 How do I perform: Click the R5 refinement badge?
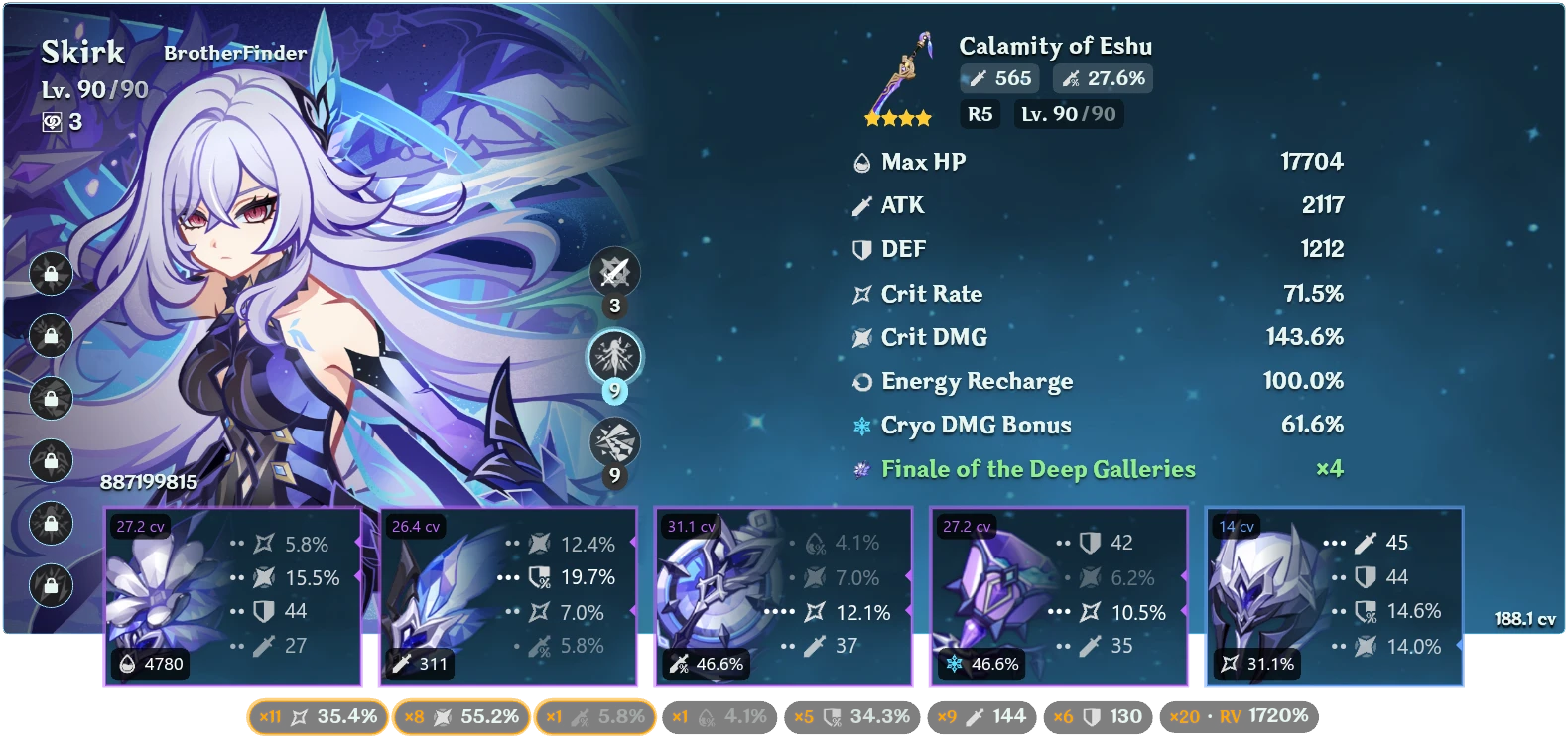[980, 114]
